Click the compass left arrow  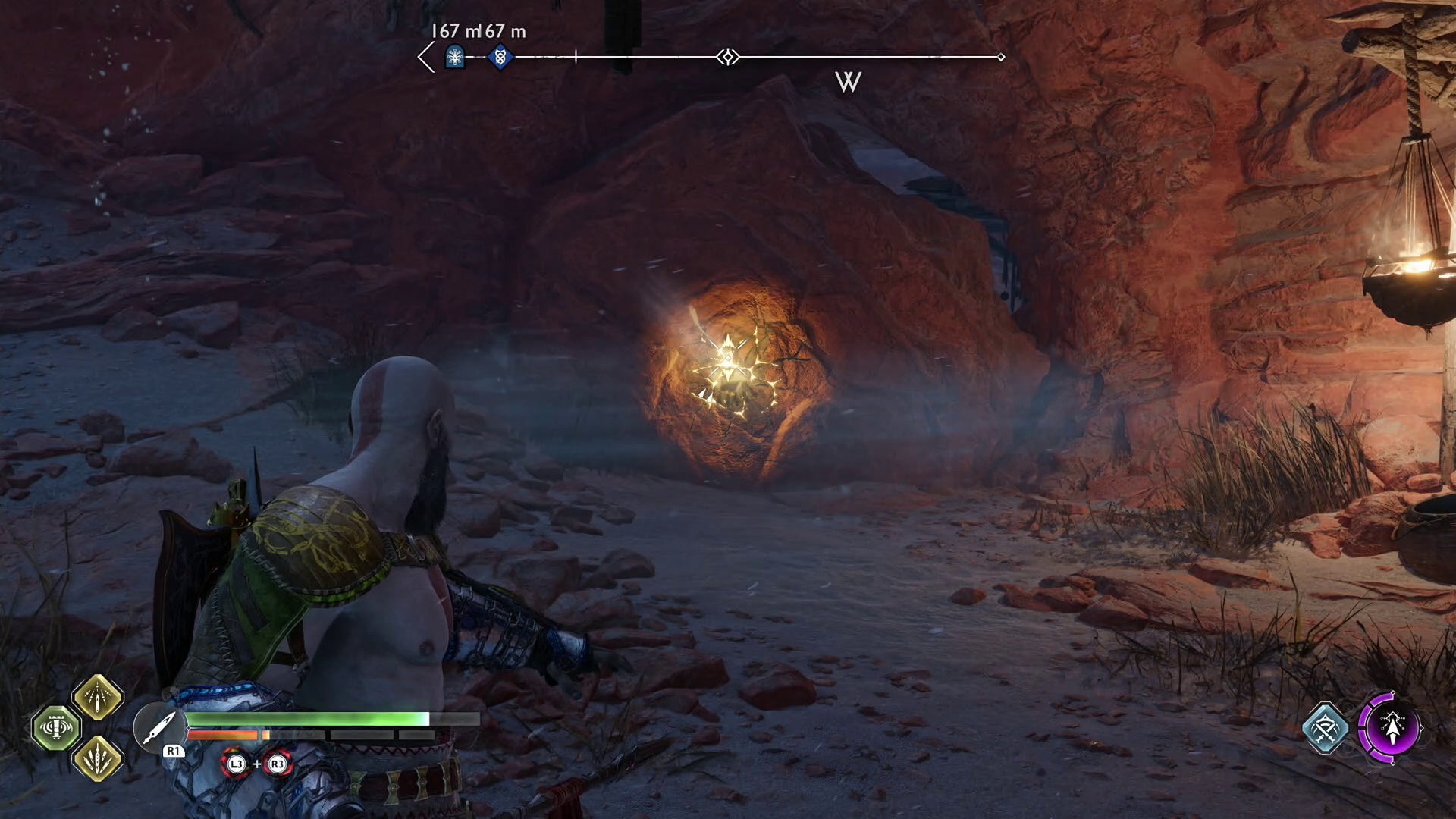(x=426, y=57)
